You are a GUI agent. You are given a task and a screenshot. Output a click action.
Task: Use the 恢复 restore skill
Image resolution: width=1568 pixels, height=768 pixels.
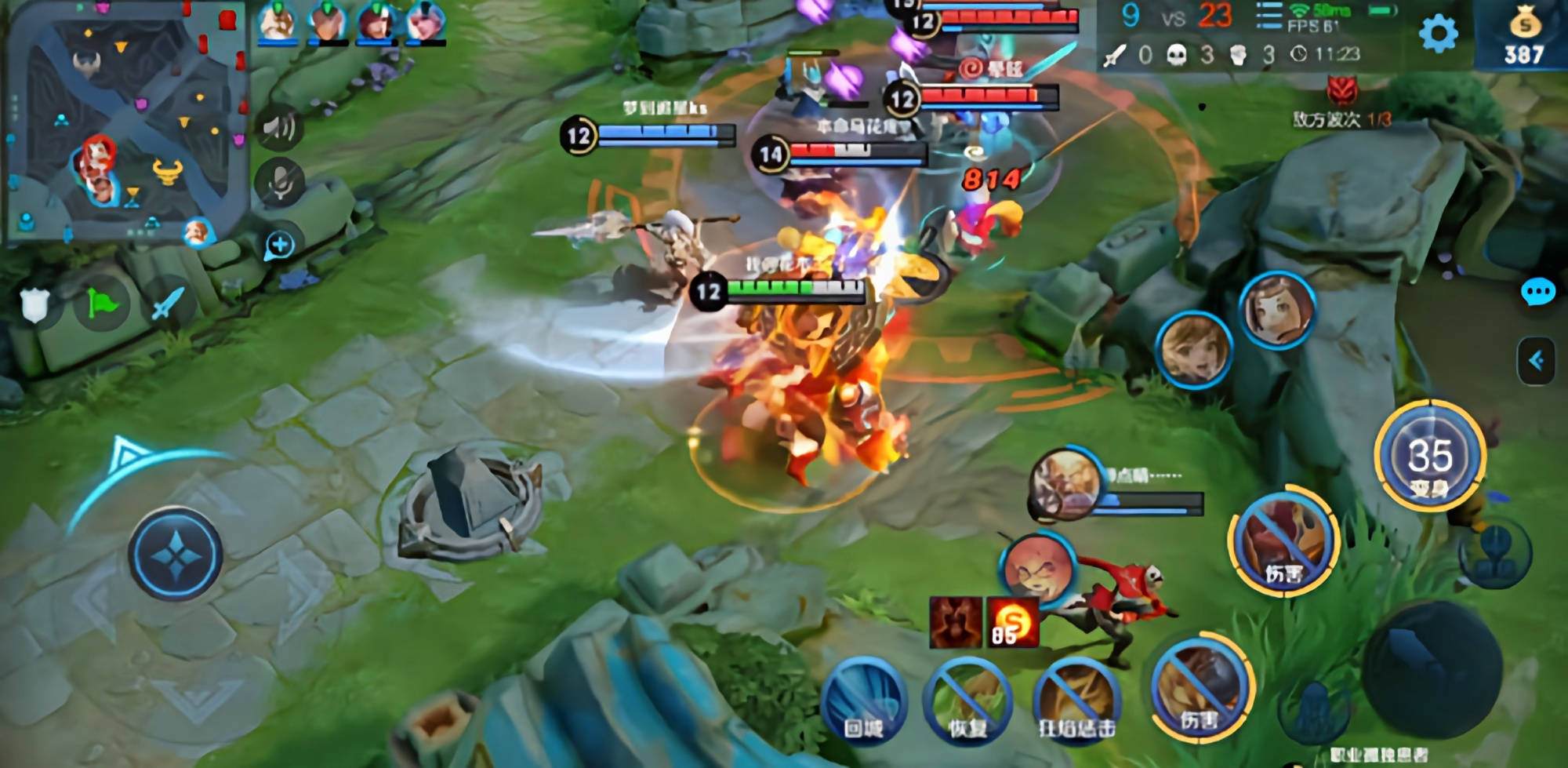968,701
